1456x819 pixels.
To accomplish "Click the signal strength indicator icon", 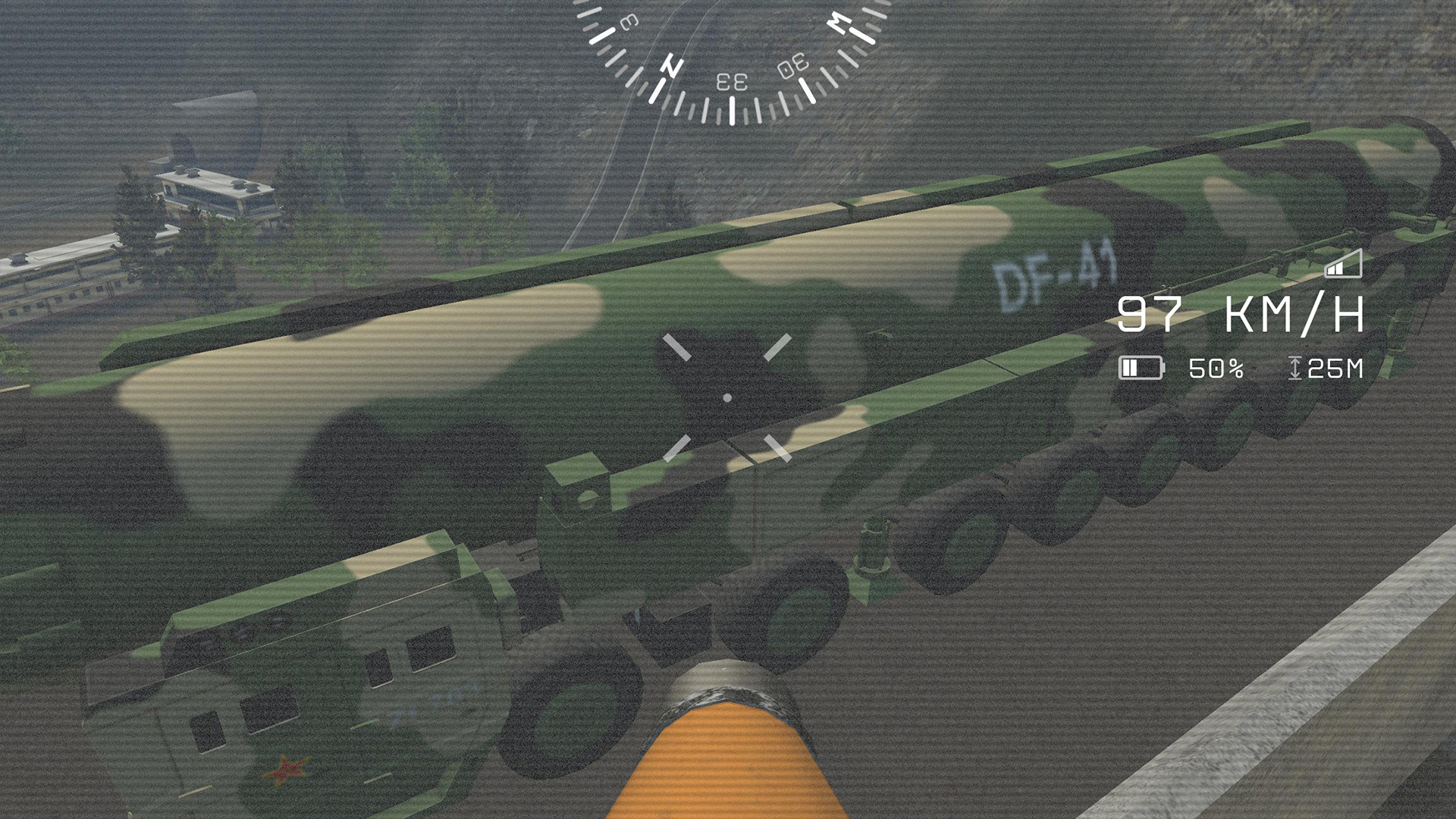I will pyautogui.click(x=1341, y=267).
